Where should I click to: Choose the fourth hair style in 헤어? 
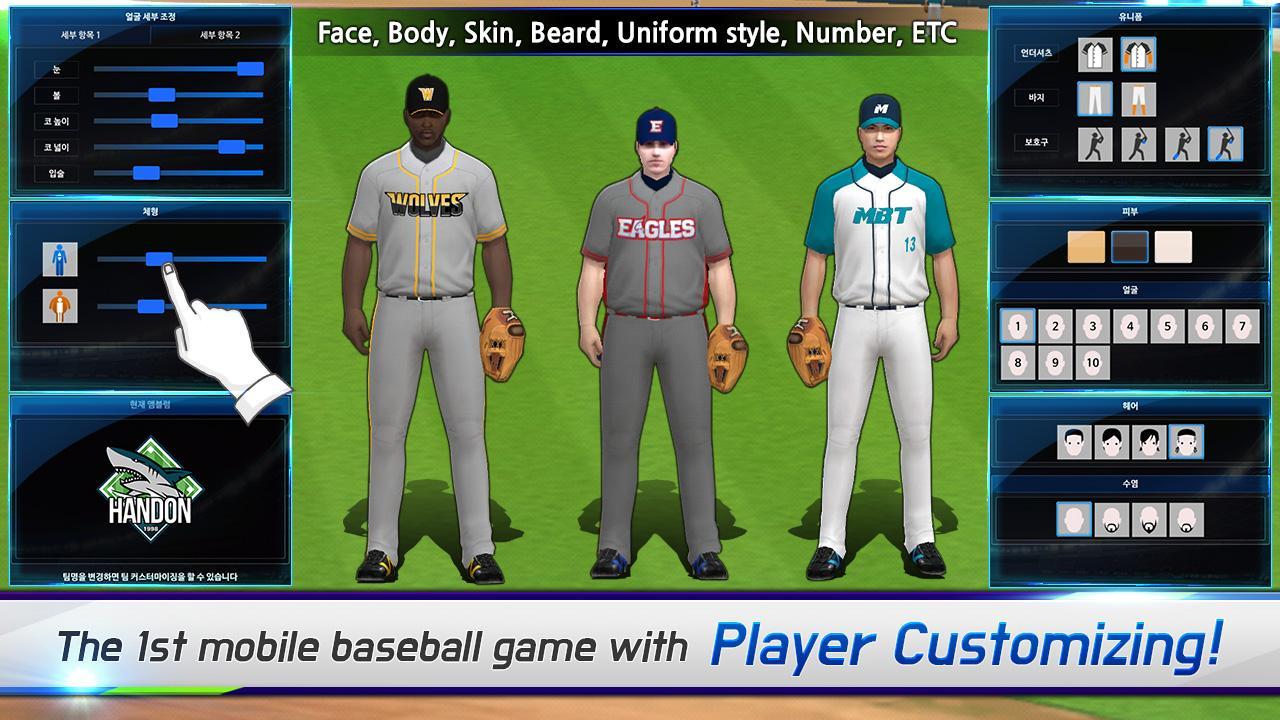(x=1187, y=442)
